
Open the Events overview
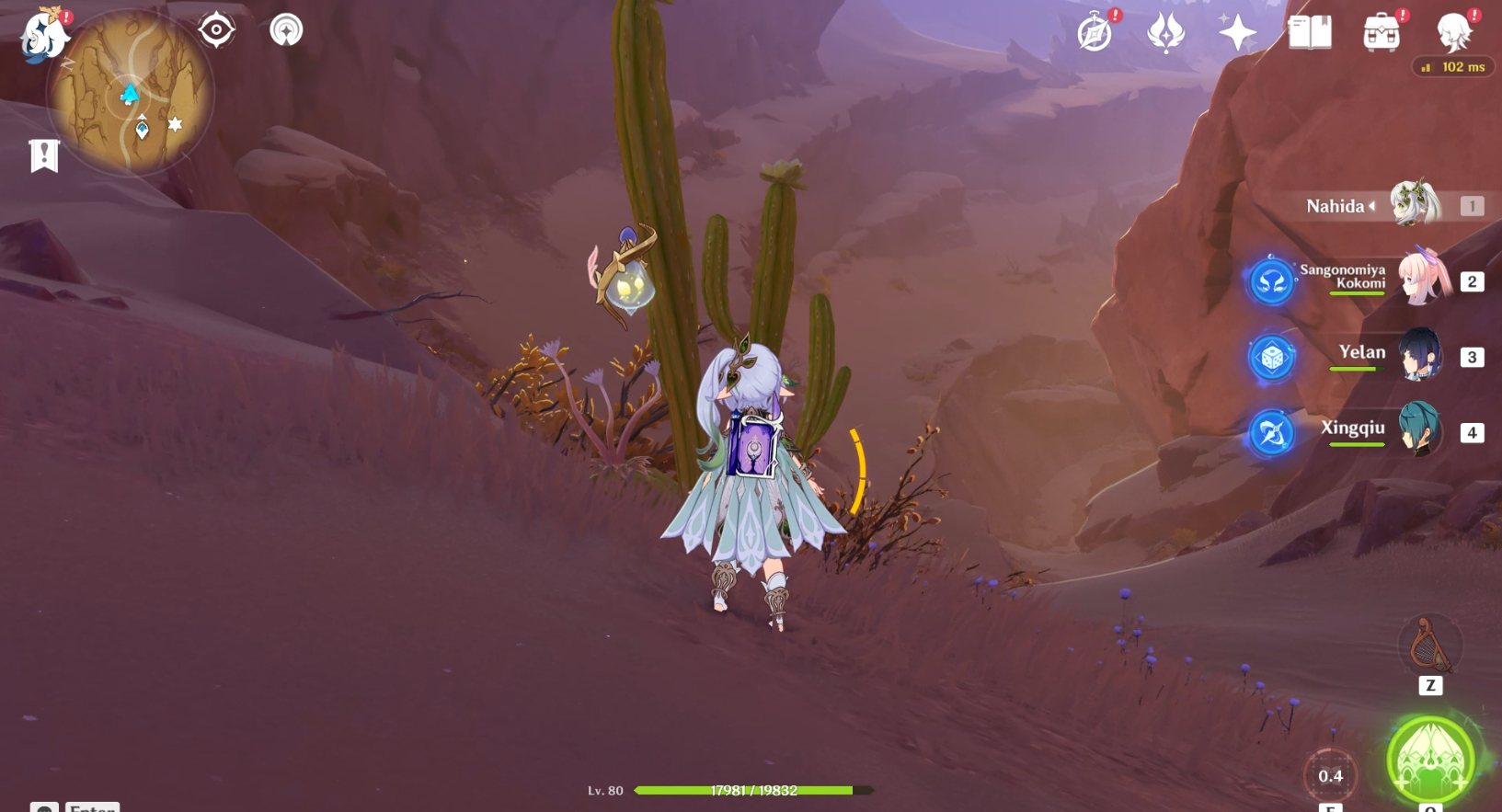pos(1094,32)
